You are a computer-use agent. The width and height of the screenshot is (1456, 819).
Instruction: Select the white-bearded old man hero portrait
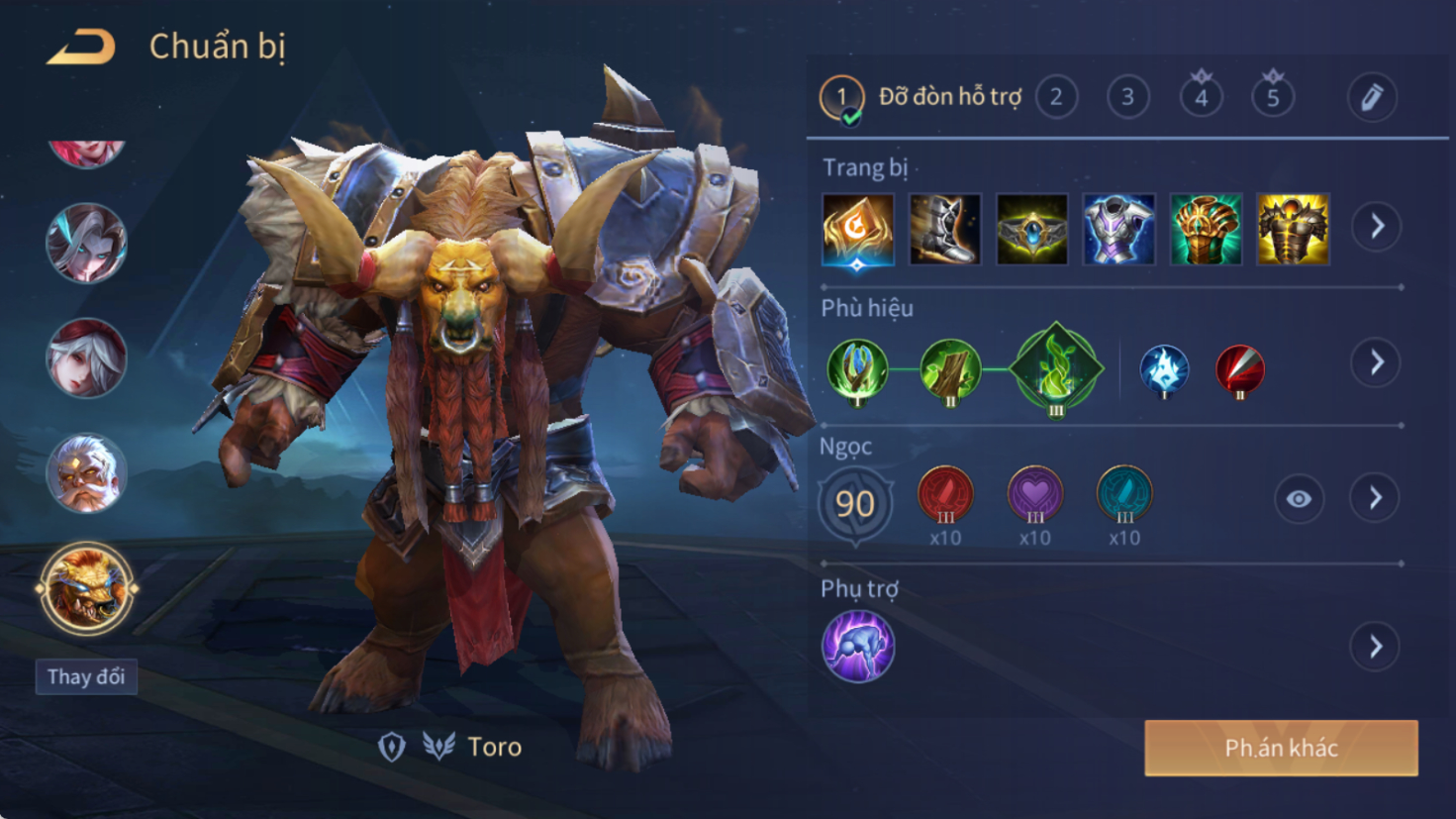pos(86,473)
